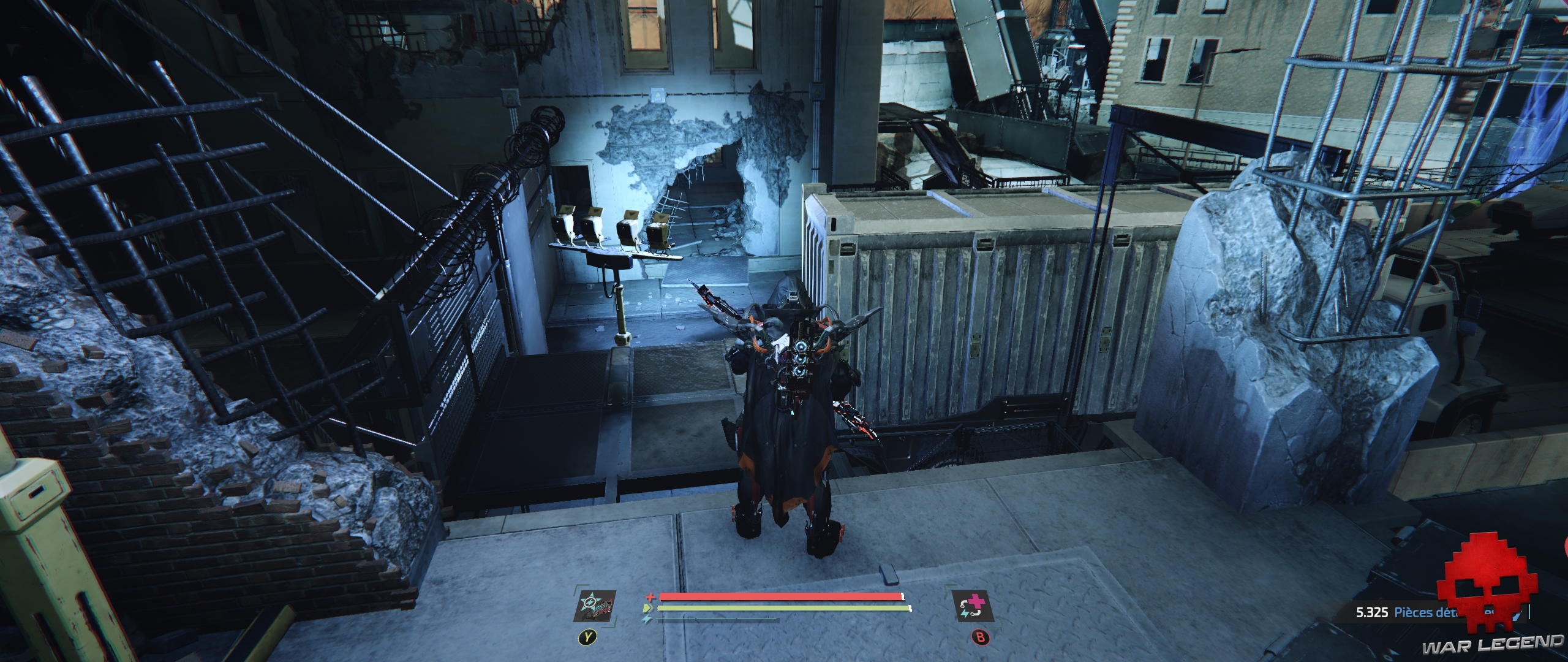Click the glowing A sign on the wall

coord(658,95)
